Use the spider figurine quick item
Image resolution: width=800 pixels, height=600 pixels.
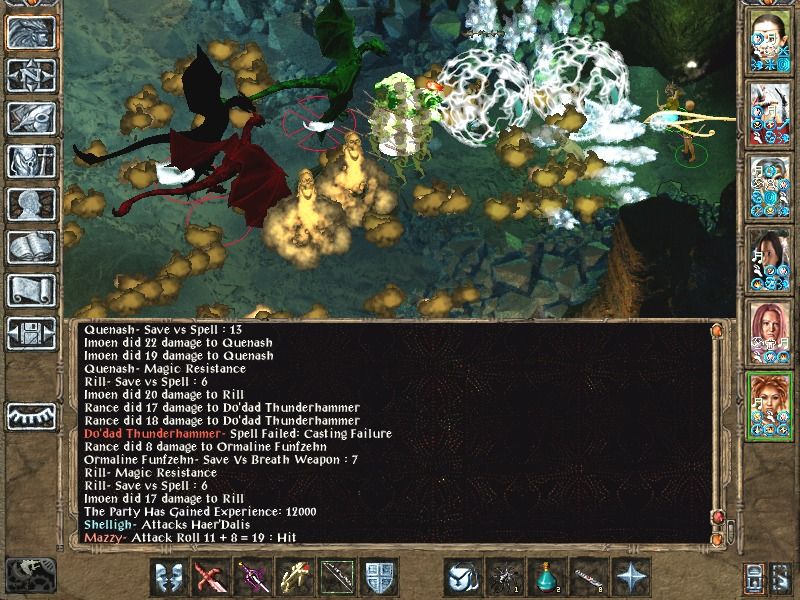(504, 578)
